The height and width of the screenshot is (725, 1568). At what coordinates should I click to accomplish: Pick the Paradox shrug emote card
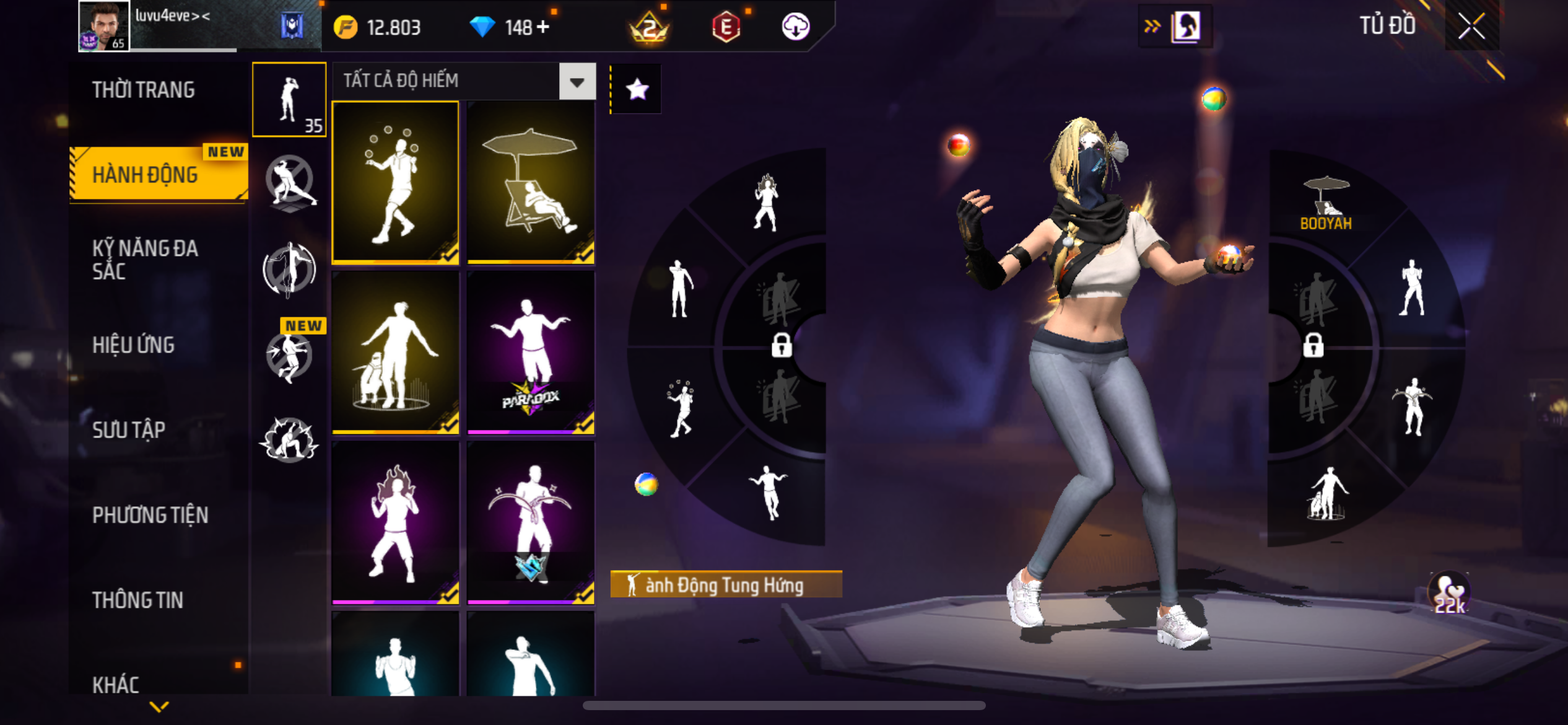531,352
